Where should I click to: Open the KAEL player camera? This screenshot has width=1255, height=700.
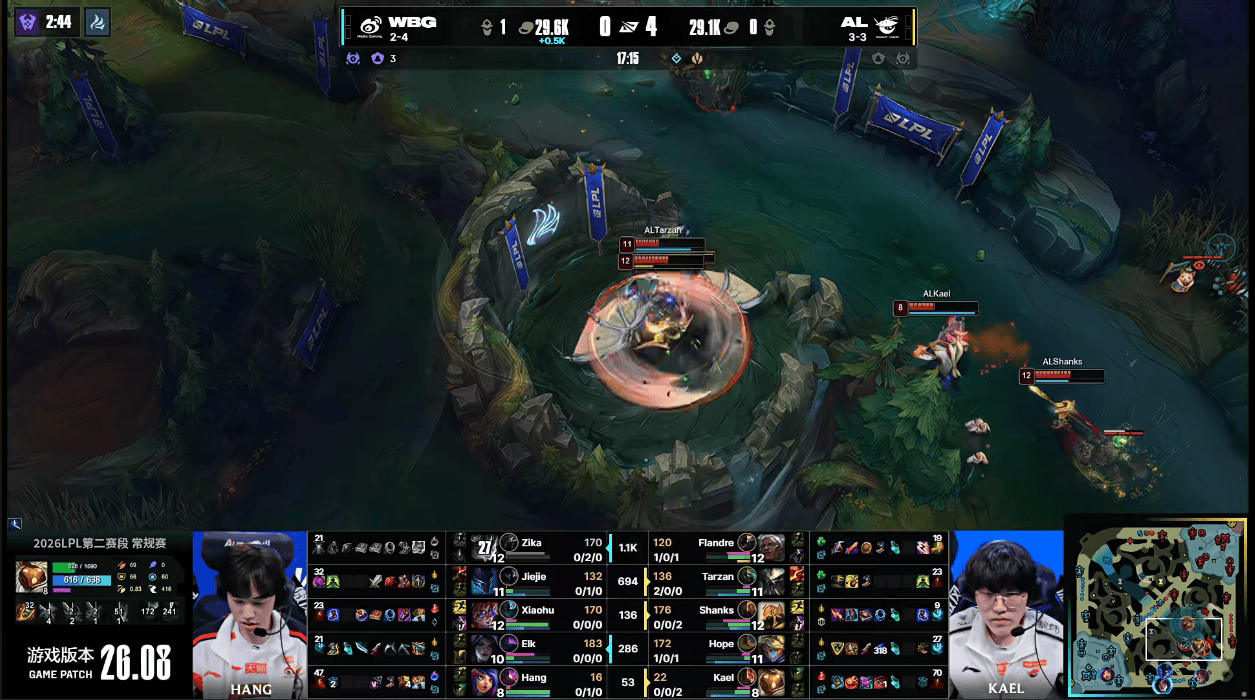point(1004,612)
